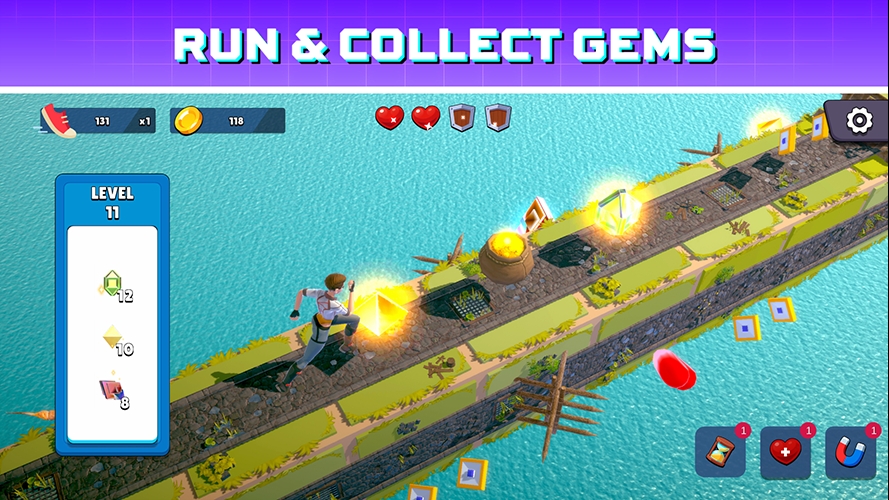Activate the magnet power-up

(850, 453)
